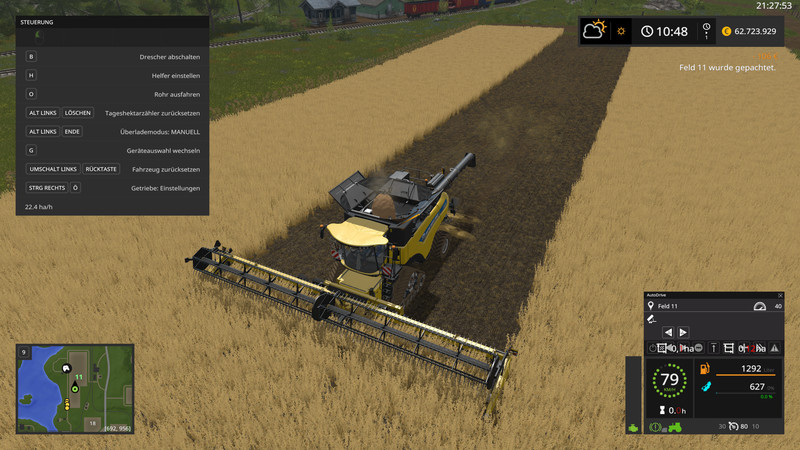Toggle the AutoDrive power button
This screenshot has height=450, width=800.
click(x=652, y=348)
